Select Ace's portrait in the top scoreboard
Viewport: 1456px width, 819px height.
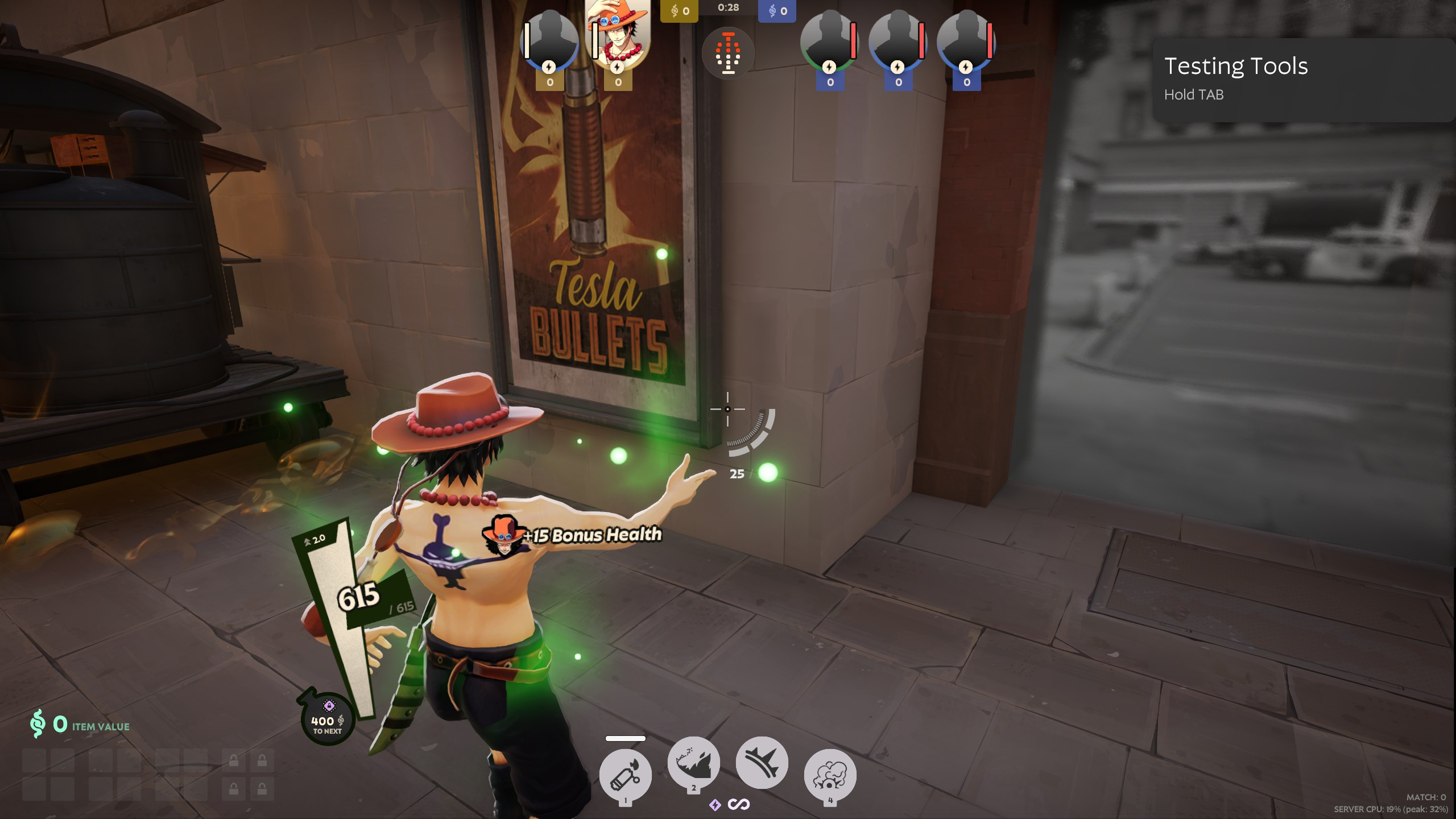click(x=618, y=35)
